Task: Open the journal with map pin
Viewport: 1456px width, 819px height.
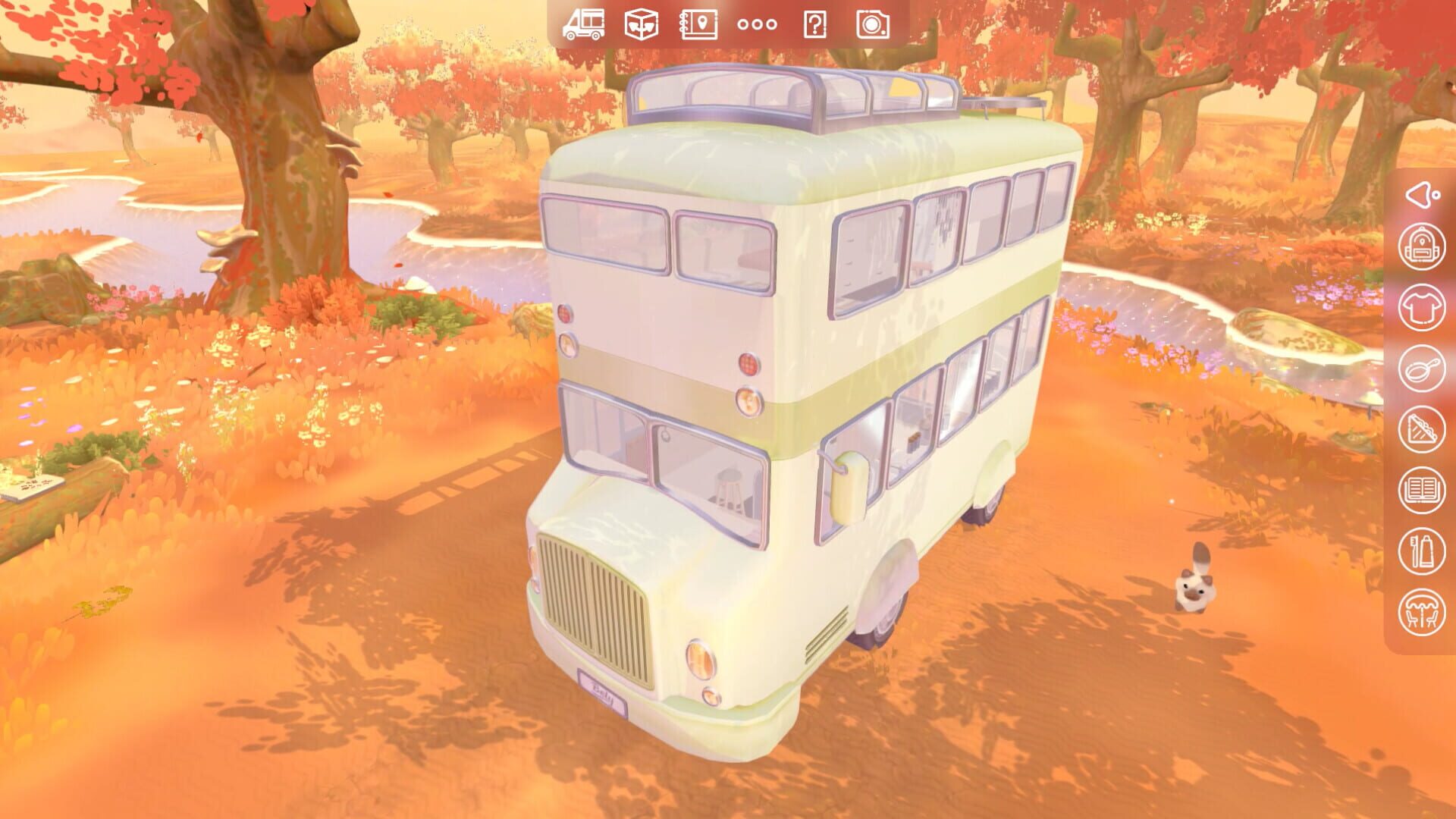Action: 698,25
